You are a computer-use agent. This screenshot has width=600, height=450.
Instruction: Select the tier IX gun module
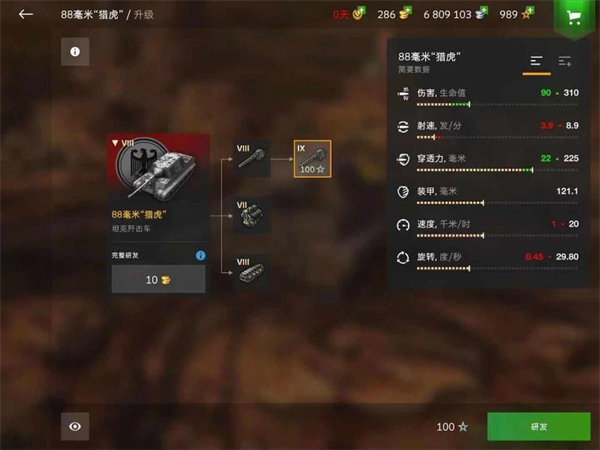[312, 159]
